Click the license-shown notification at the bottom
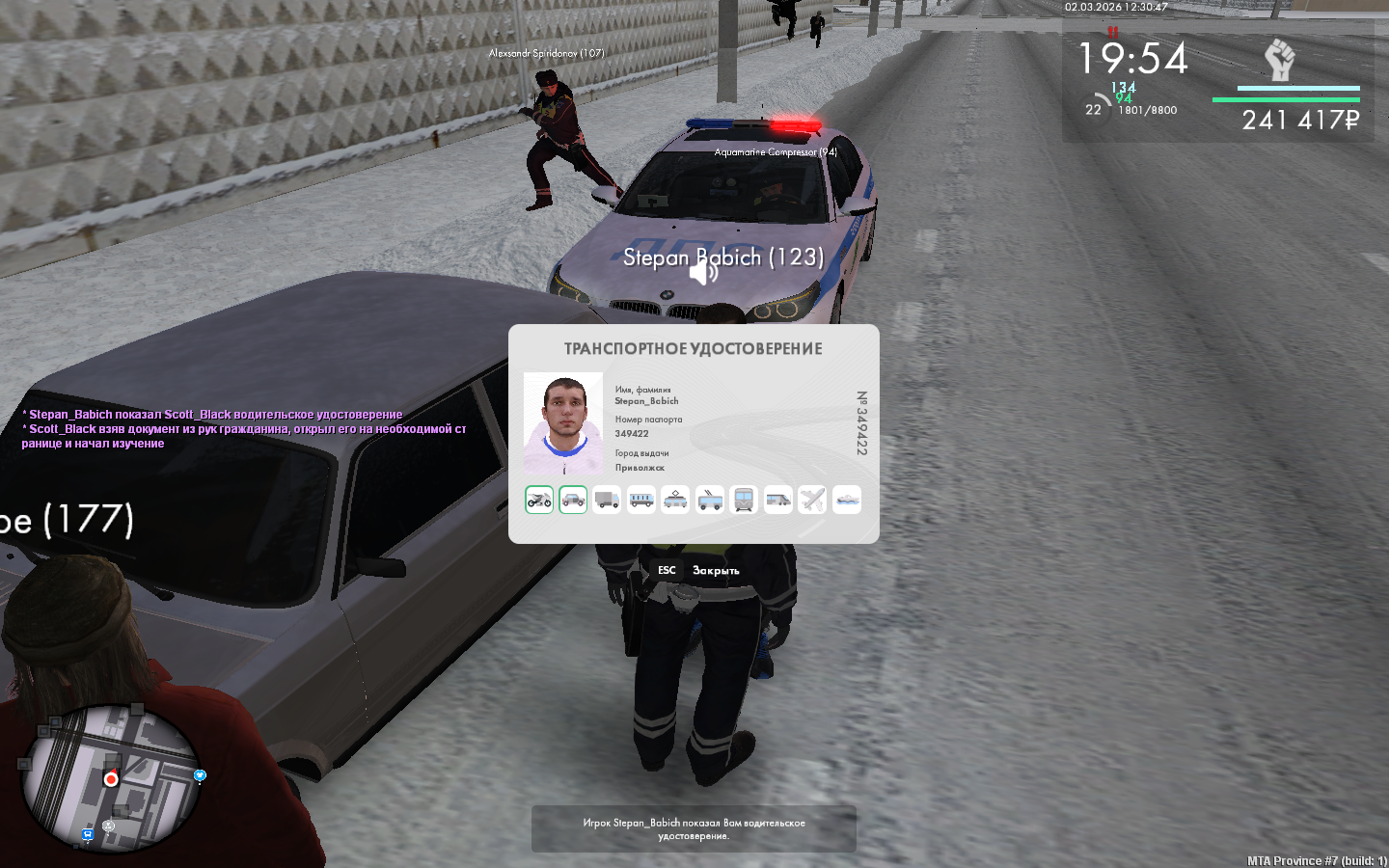The image size is (1389, 868). click(694, 829)
